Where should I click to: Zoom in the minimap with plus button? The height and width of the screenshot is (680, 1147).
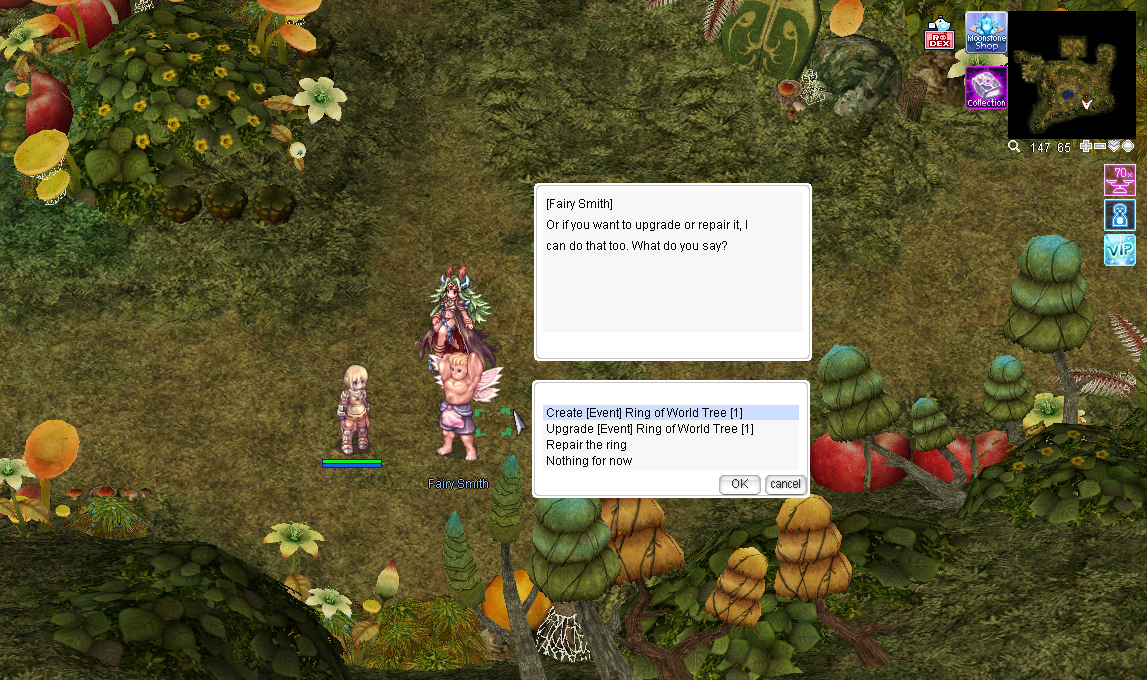click(1086, 146)
